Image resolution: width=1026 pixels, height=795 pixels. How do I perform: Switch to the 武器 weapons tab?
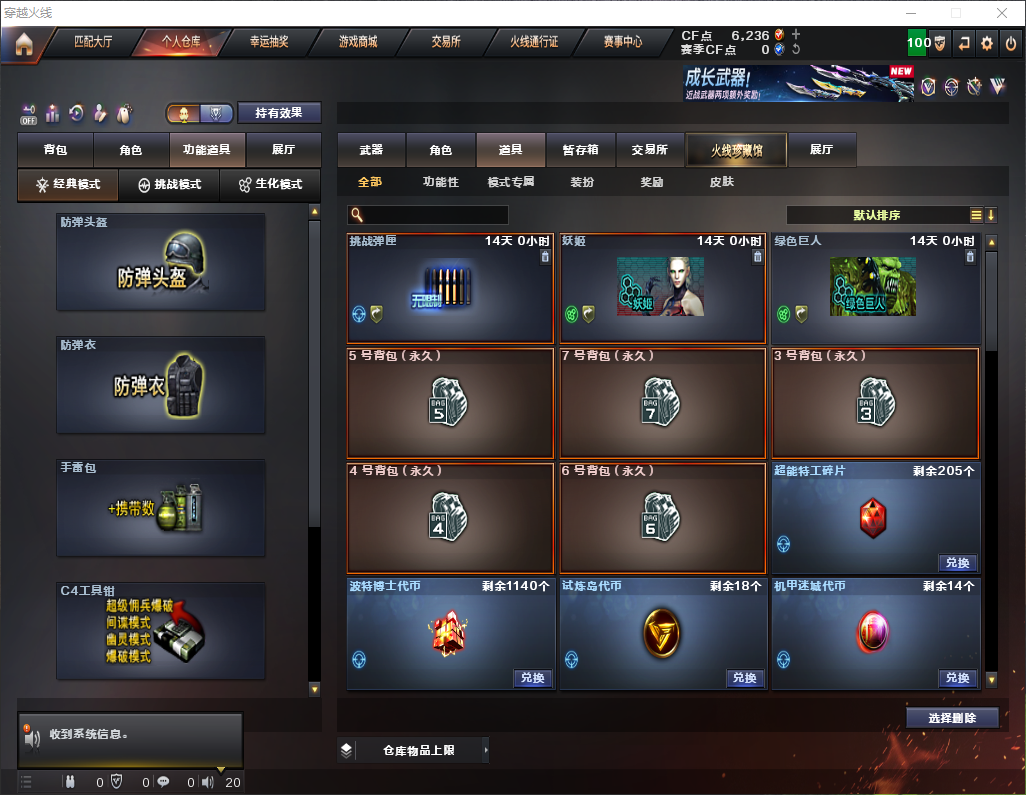pos(371,150)
